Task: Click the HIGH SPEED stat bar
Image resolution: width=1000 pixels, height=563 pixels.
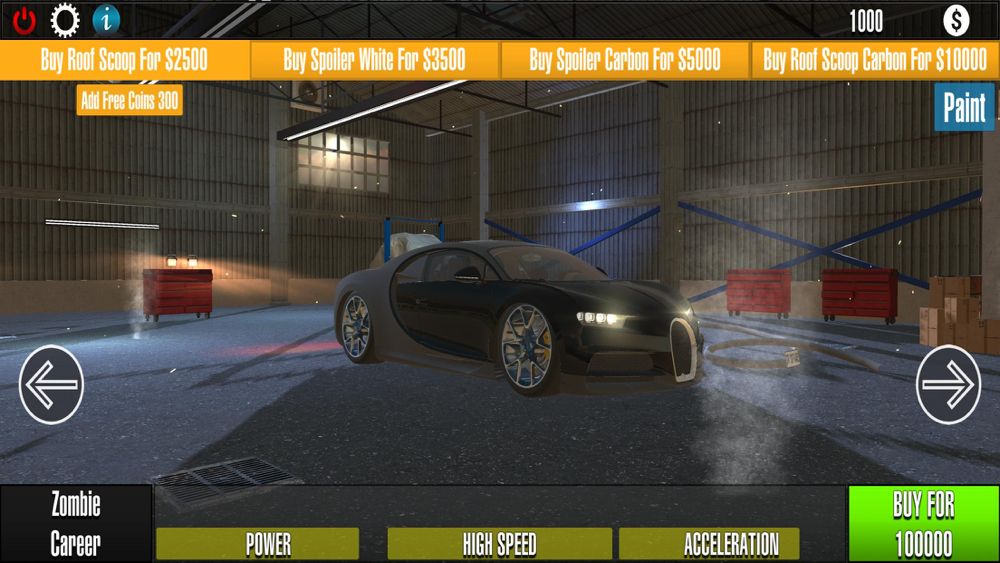Action: pos(499,544)
